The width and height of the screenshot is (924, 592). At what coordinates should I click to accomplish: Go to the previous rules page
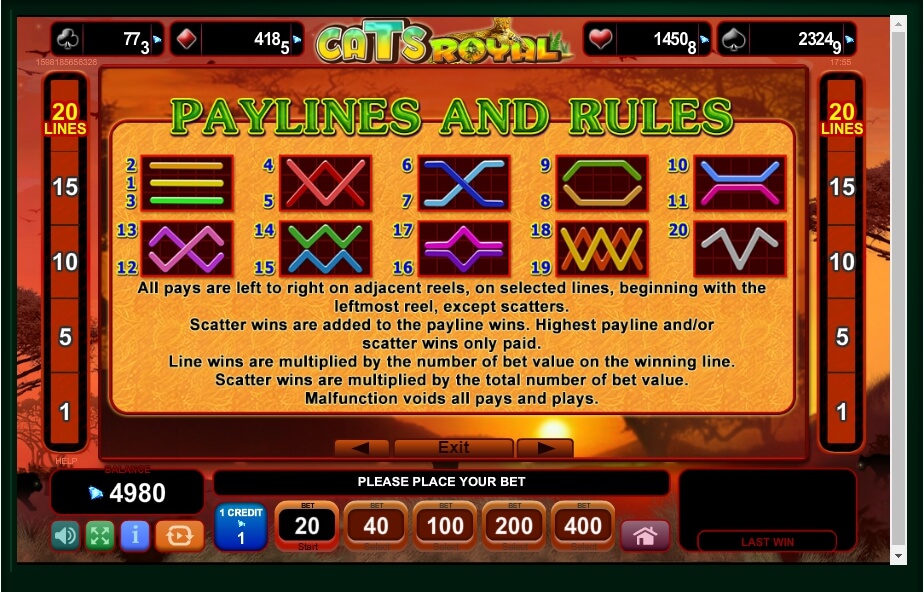coord(361,447)
